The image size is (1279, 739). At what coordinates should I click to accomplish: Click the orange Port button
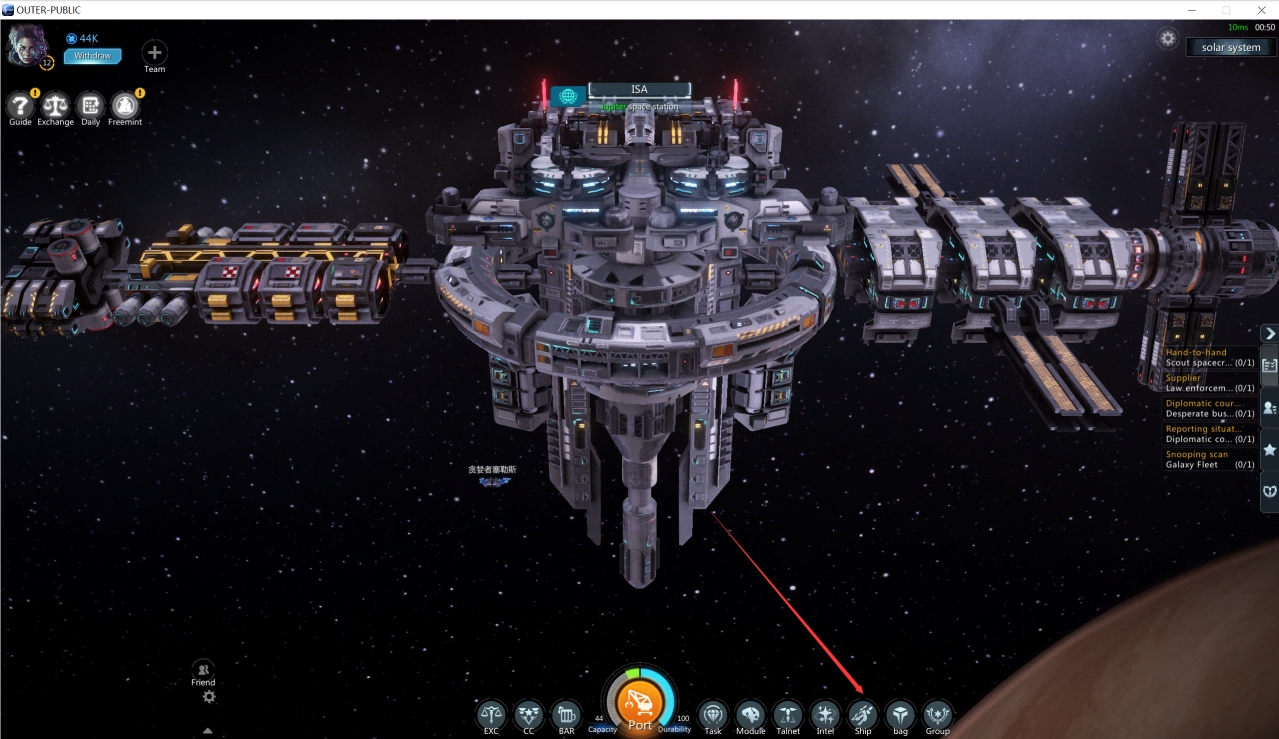pos(640,705)
